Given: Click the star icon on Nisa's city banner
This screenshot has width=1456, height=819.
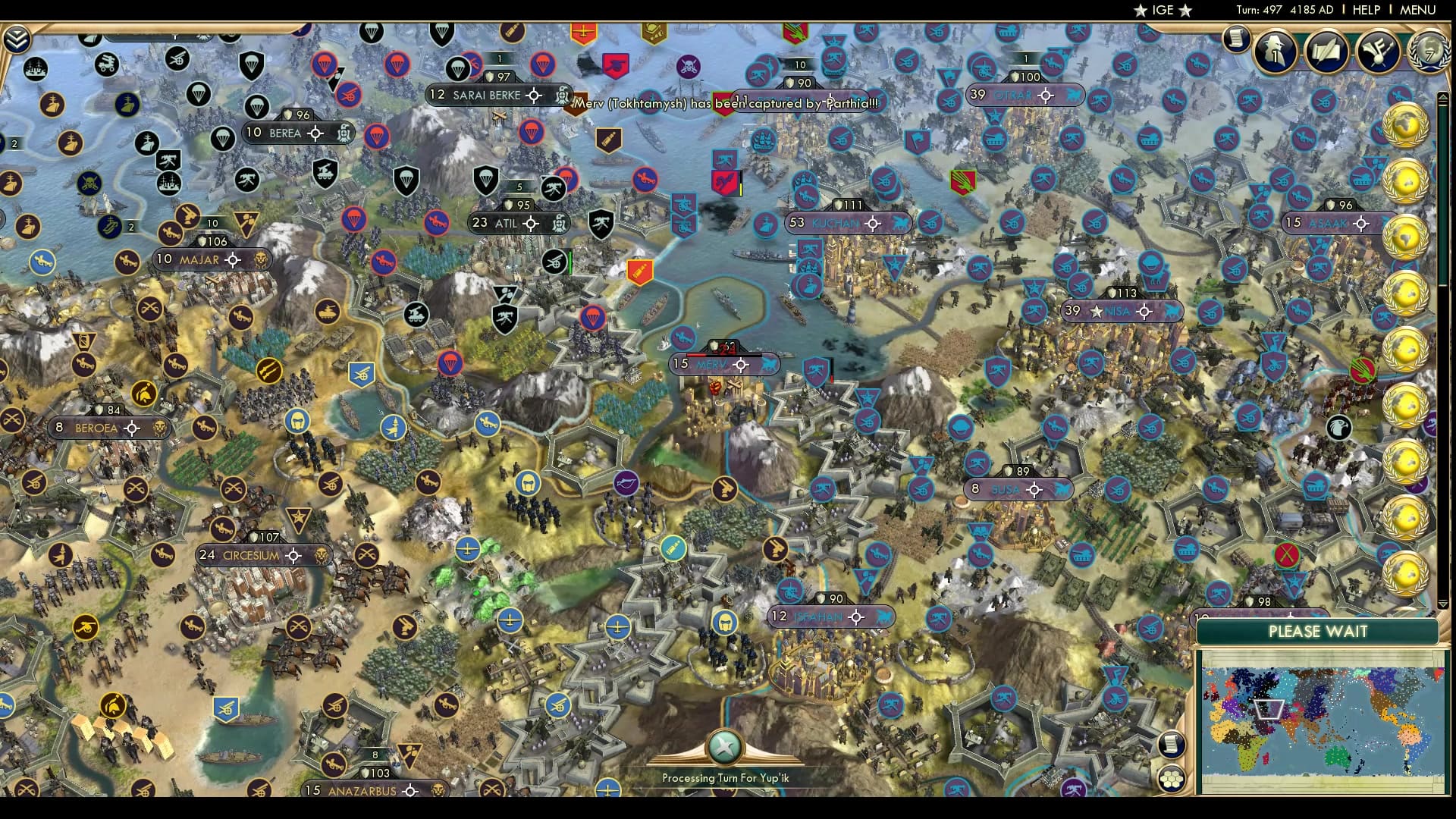Looking at the screenshot, I should click(1097, 310).
